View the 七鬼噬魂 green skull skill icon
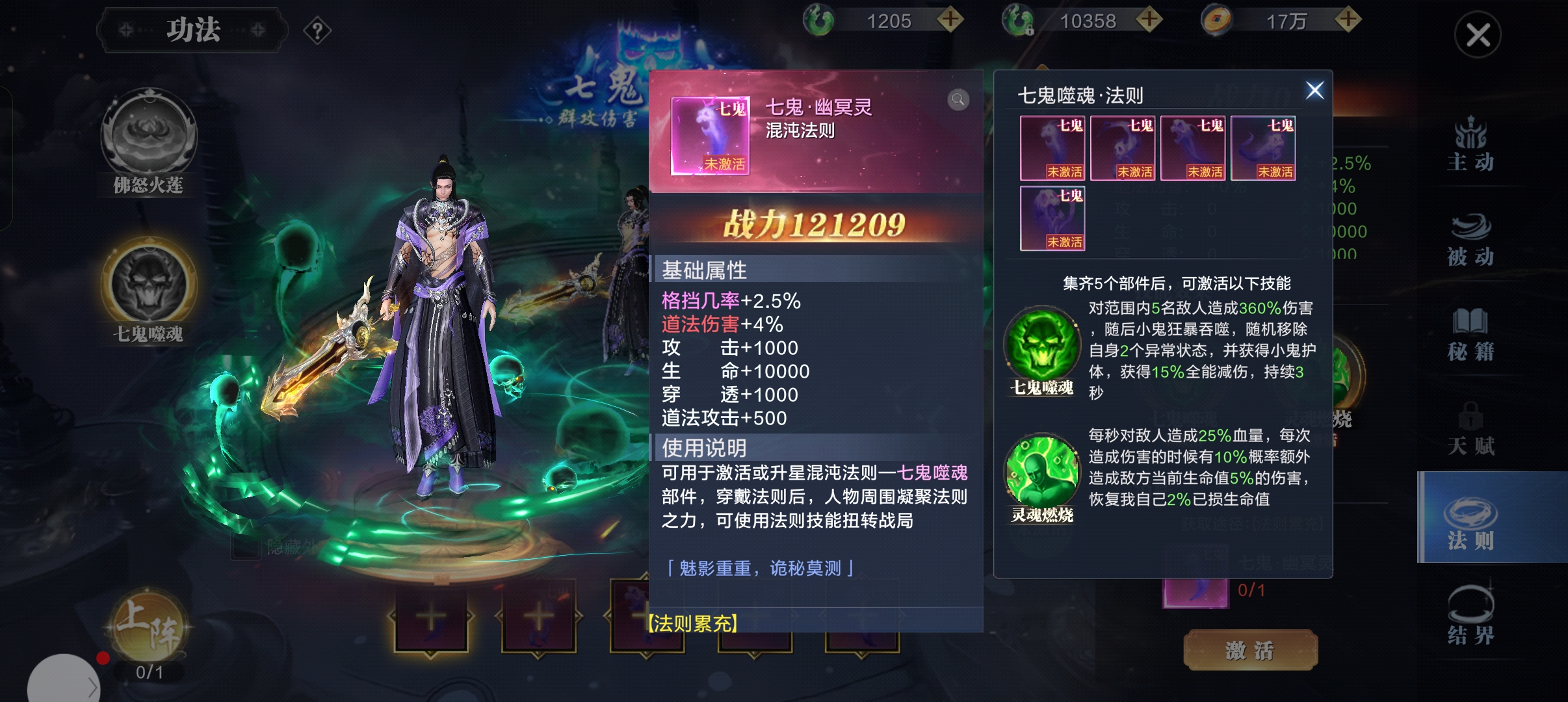Screen dimensions: 1568x702 [1042, 344]
